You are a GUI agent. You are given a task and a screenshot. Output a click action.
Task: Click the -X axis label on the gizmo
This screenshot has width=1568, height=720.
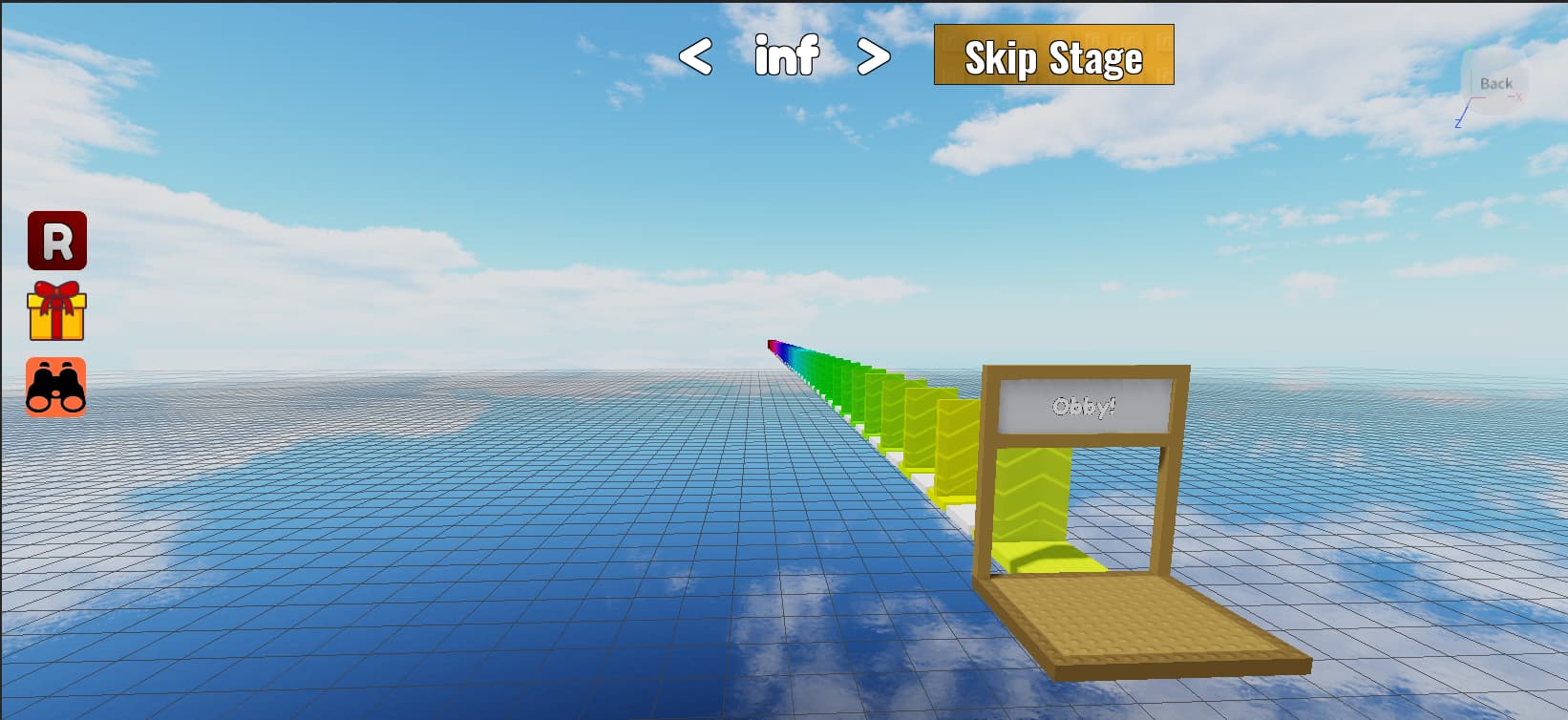pyautogui.click(x=1518, y=97)
